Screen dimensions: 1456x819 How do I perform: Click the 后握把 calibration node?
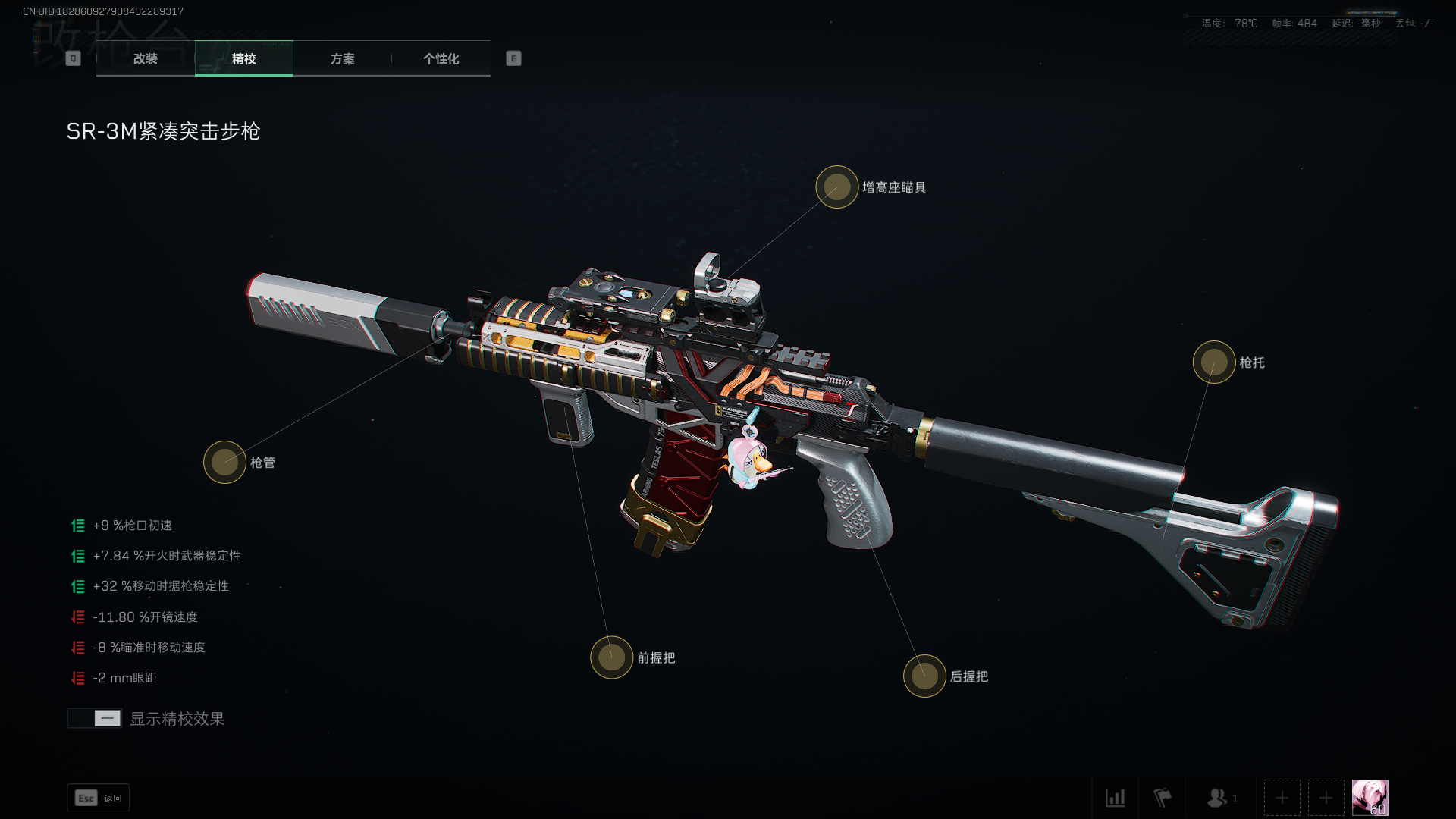[924, 676]
